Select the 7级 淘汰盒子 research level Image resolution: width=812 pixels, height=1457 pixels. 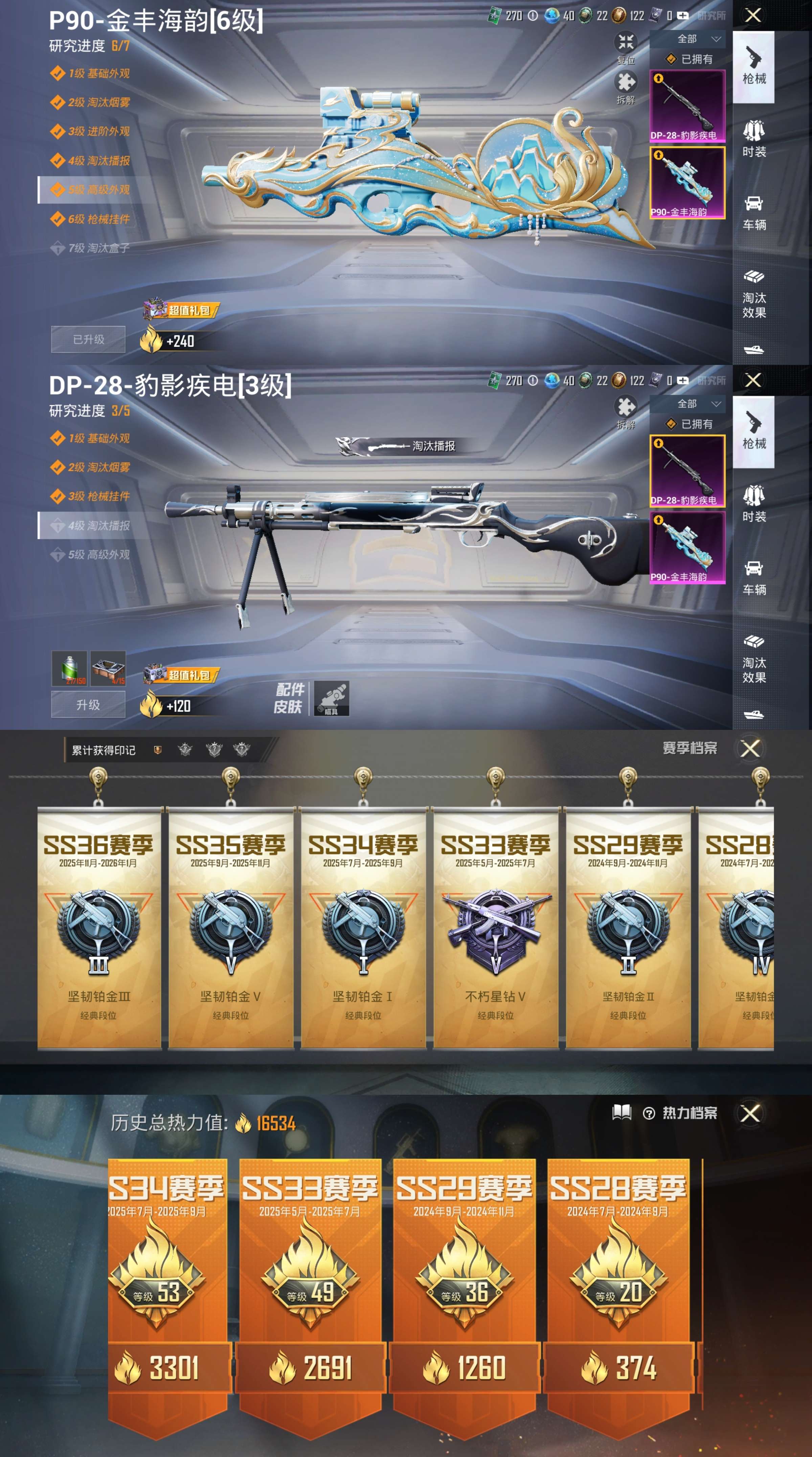click(90, 248)
